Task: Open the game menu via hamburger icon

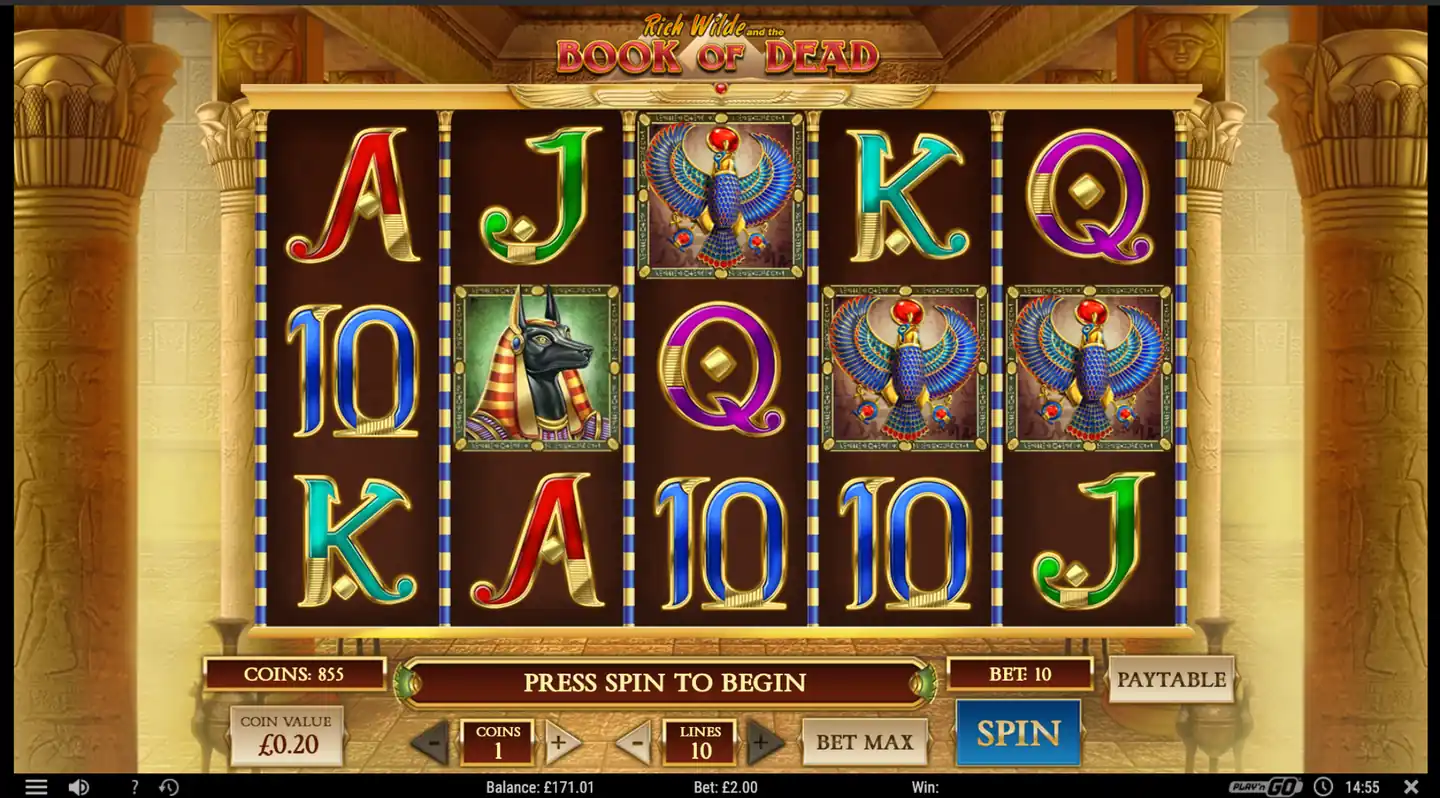Action: [37, 786]
